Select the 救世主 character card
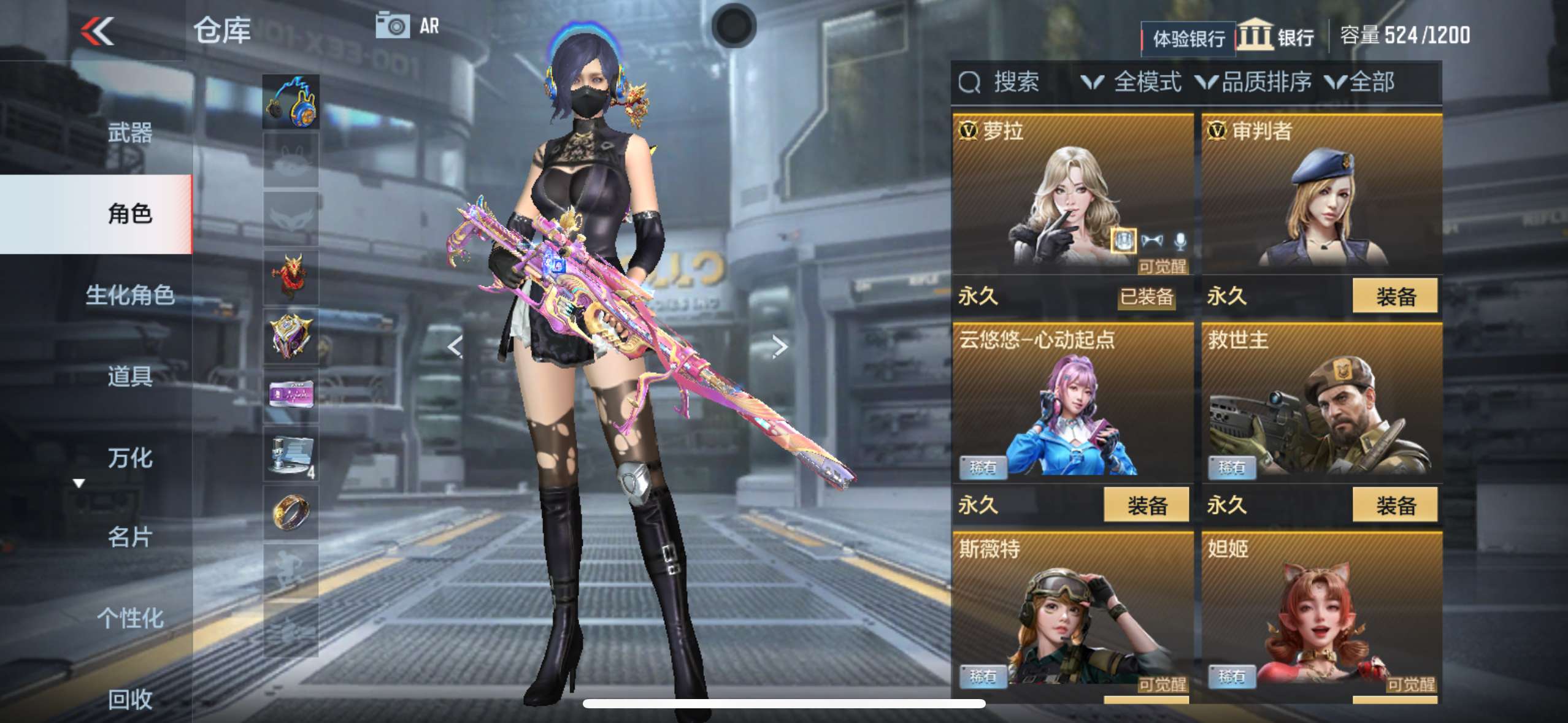The image size is (1568, 723). tap(1321, 405)
